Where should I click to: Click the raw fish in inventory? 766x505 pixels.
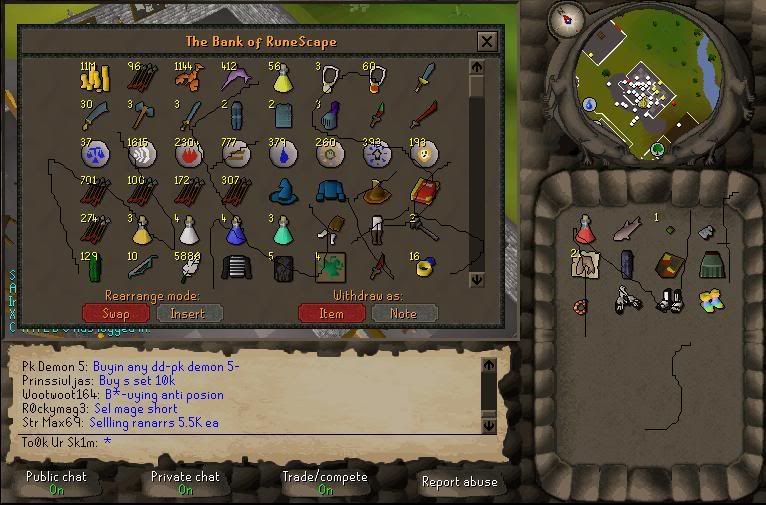[x=626, y=230]
